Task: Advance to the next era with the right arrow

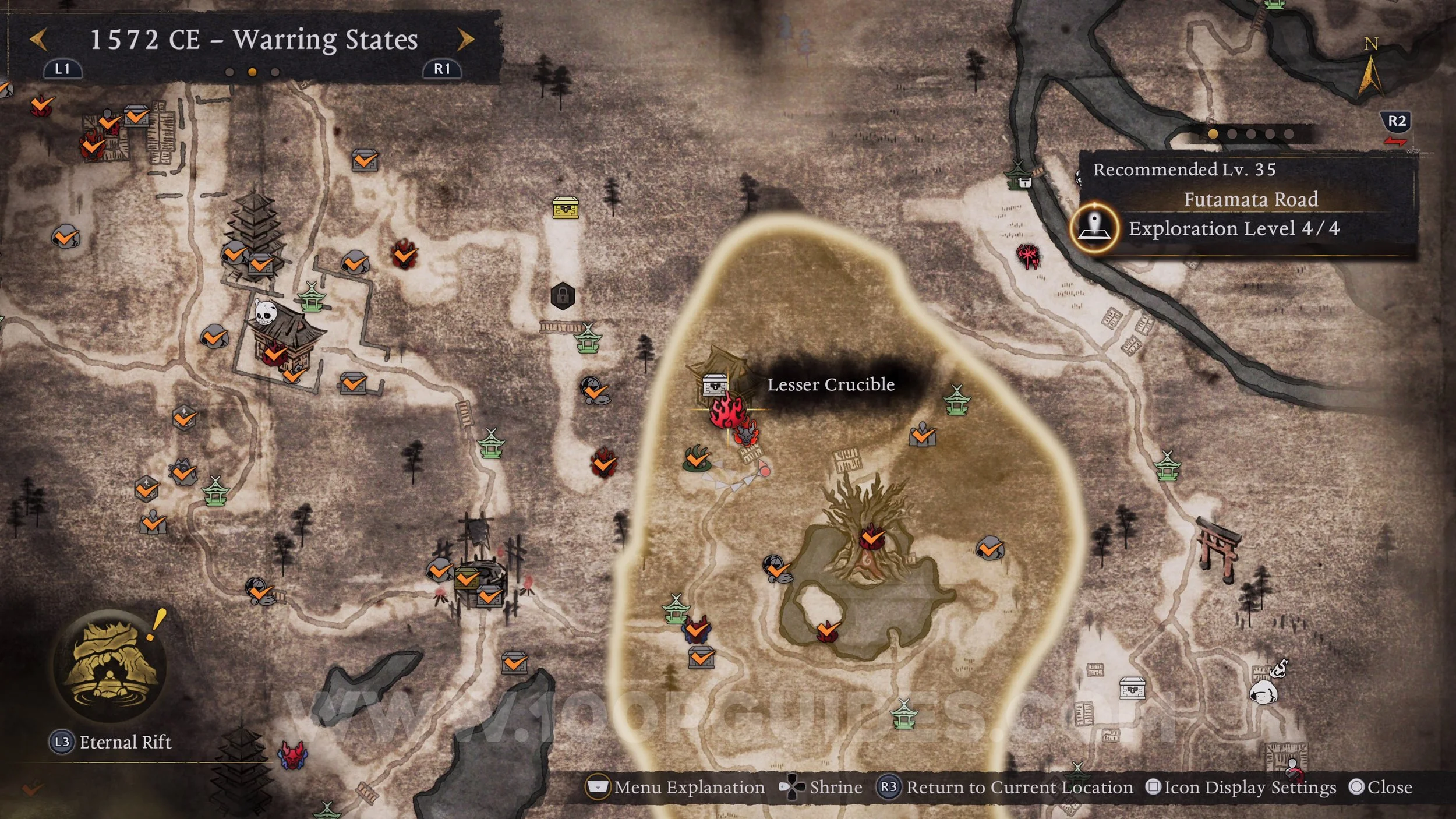Action: point(465,40)
